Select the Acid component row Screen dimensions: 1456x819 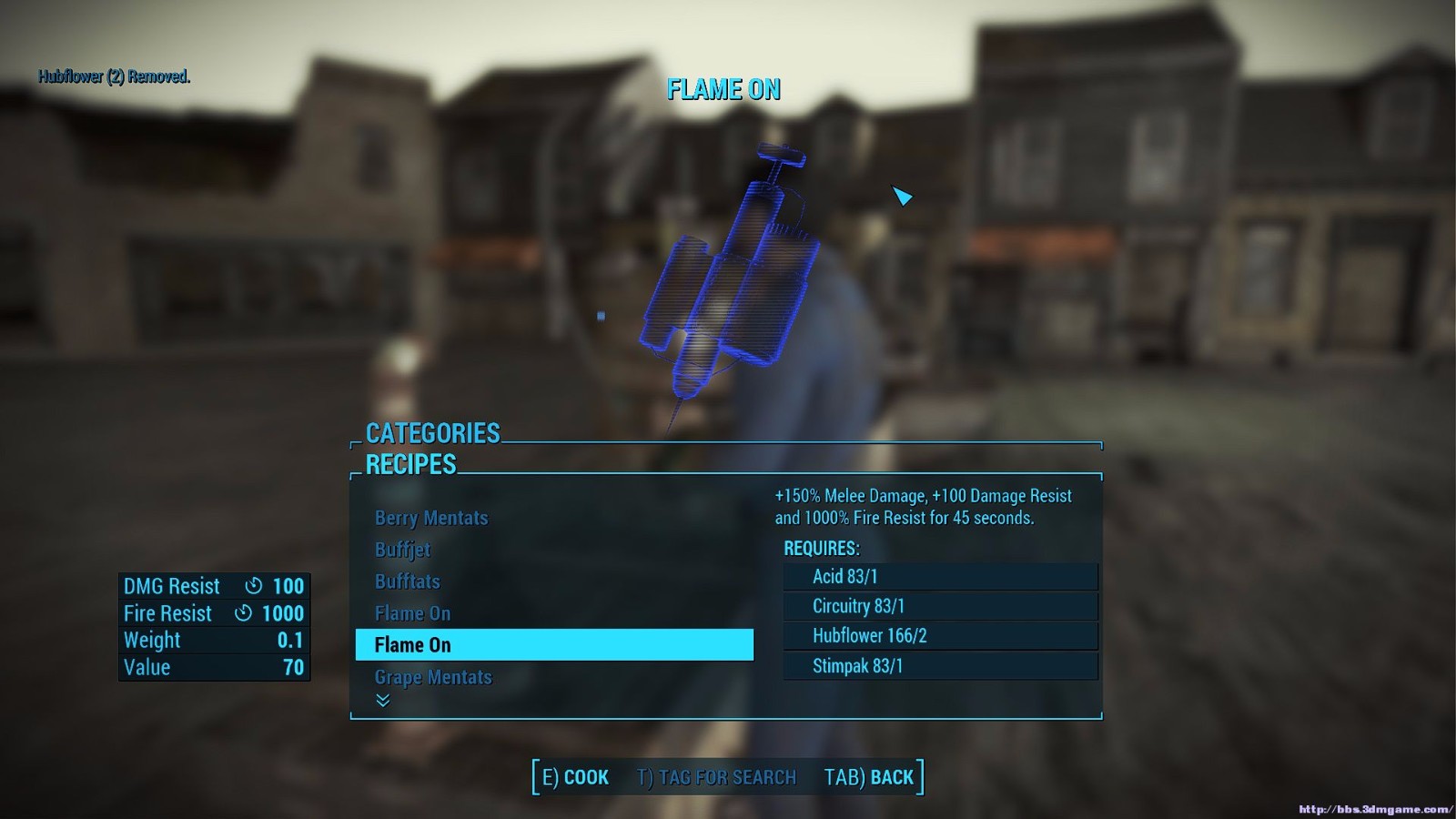tap(939, 576)
